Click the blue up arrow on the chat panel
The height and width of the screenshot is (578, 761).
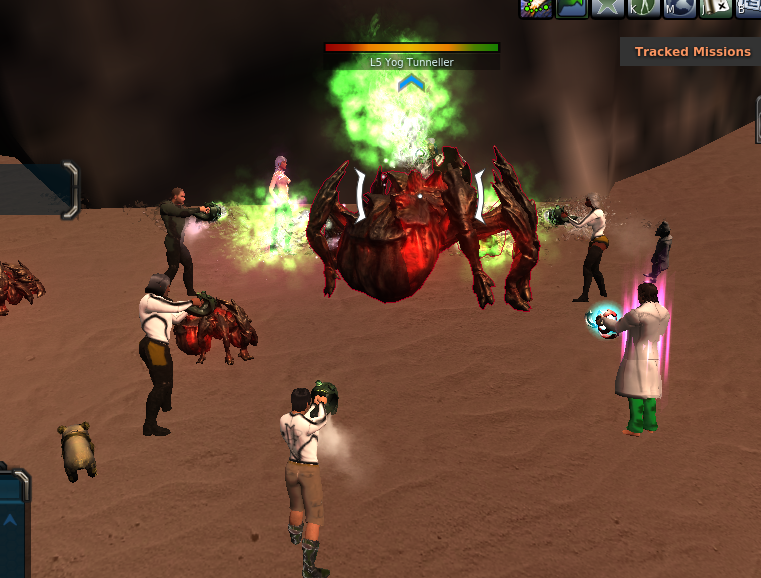pyautogui.click(x=10, y=519)
